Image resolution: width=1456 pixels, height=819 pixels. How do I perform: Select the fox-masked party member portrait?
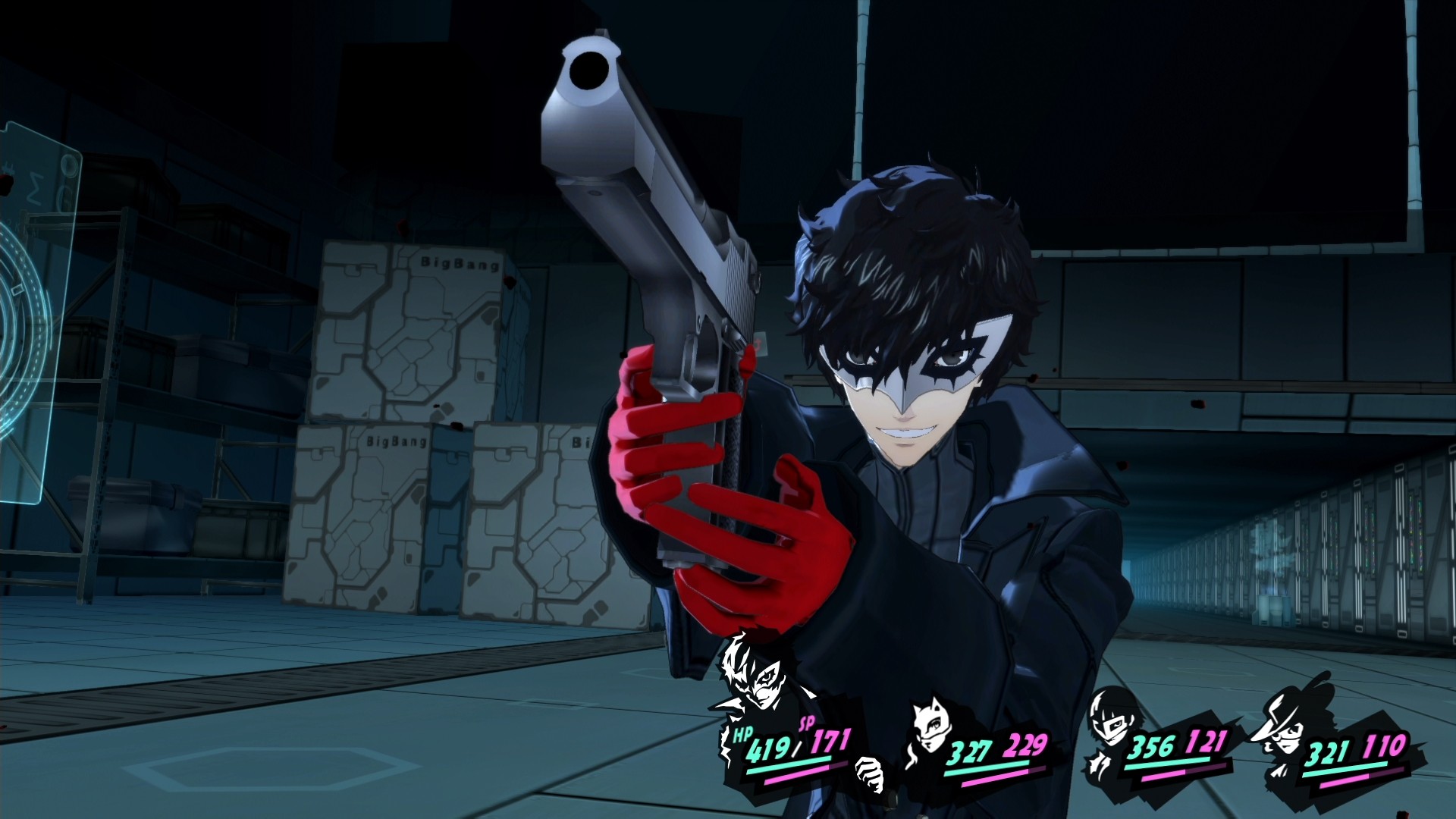click(x=931, y=726)
